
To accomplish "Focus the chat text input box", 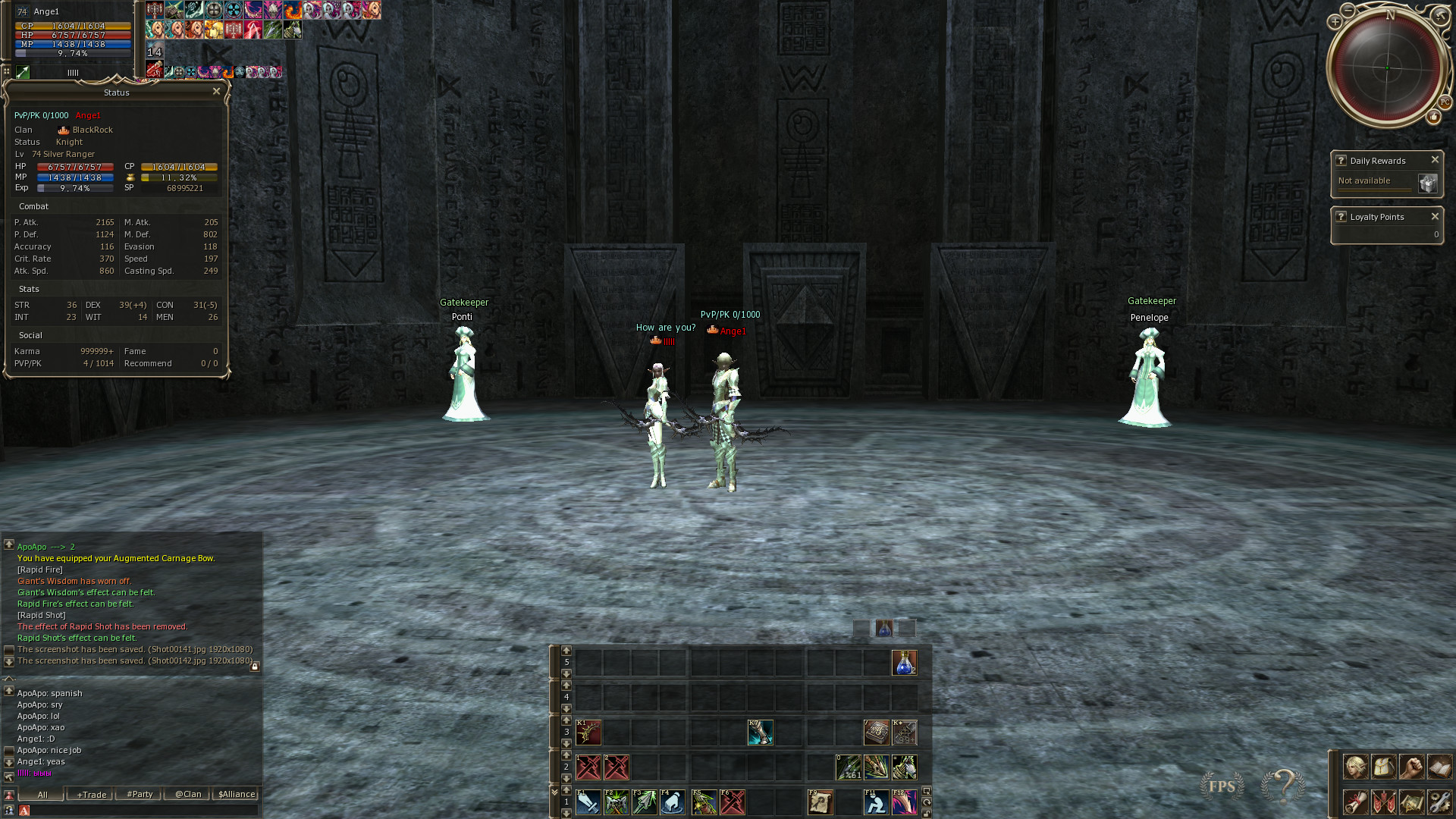I will click(140, 811).
